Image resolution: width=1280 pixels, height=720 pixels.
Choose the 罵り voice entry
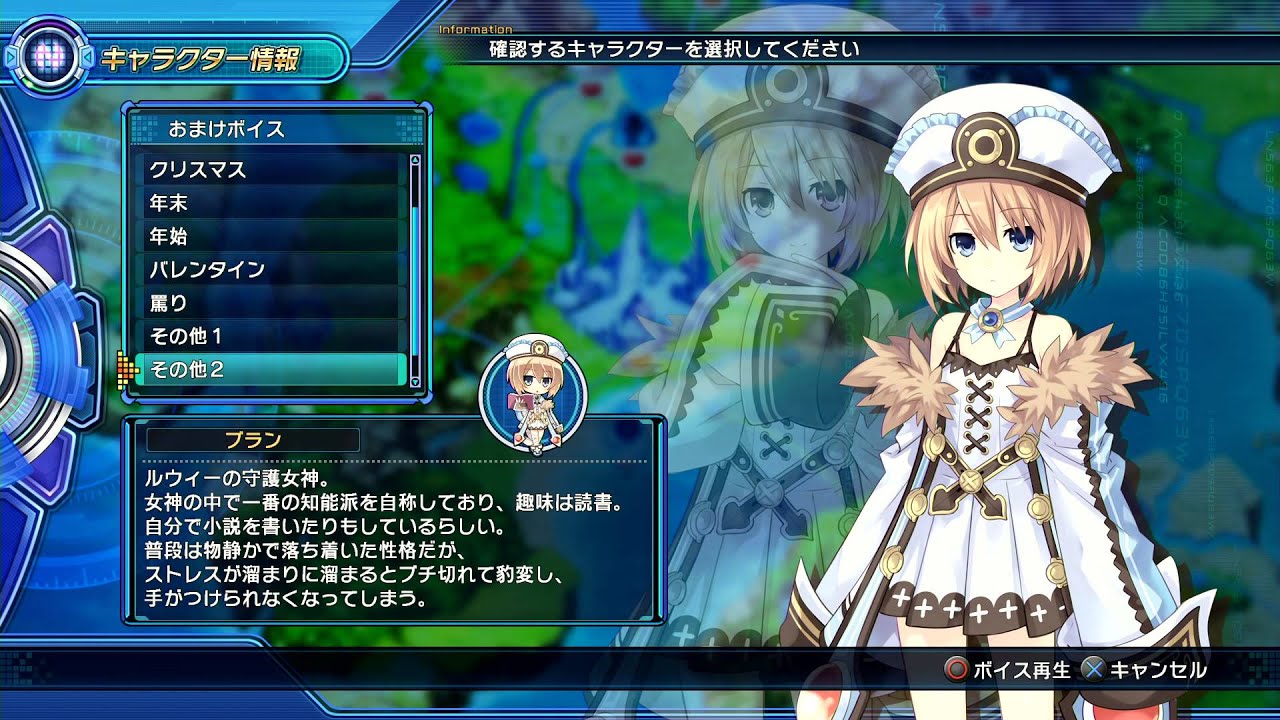click(270, 303)
